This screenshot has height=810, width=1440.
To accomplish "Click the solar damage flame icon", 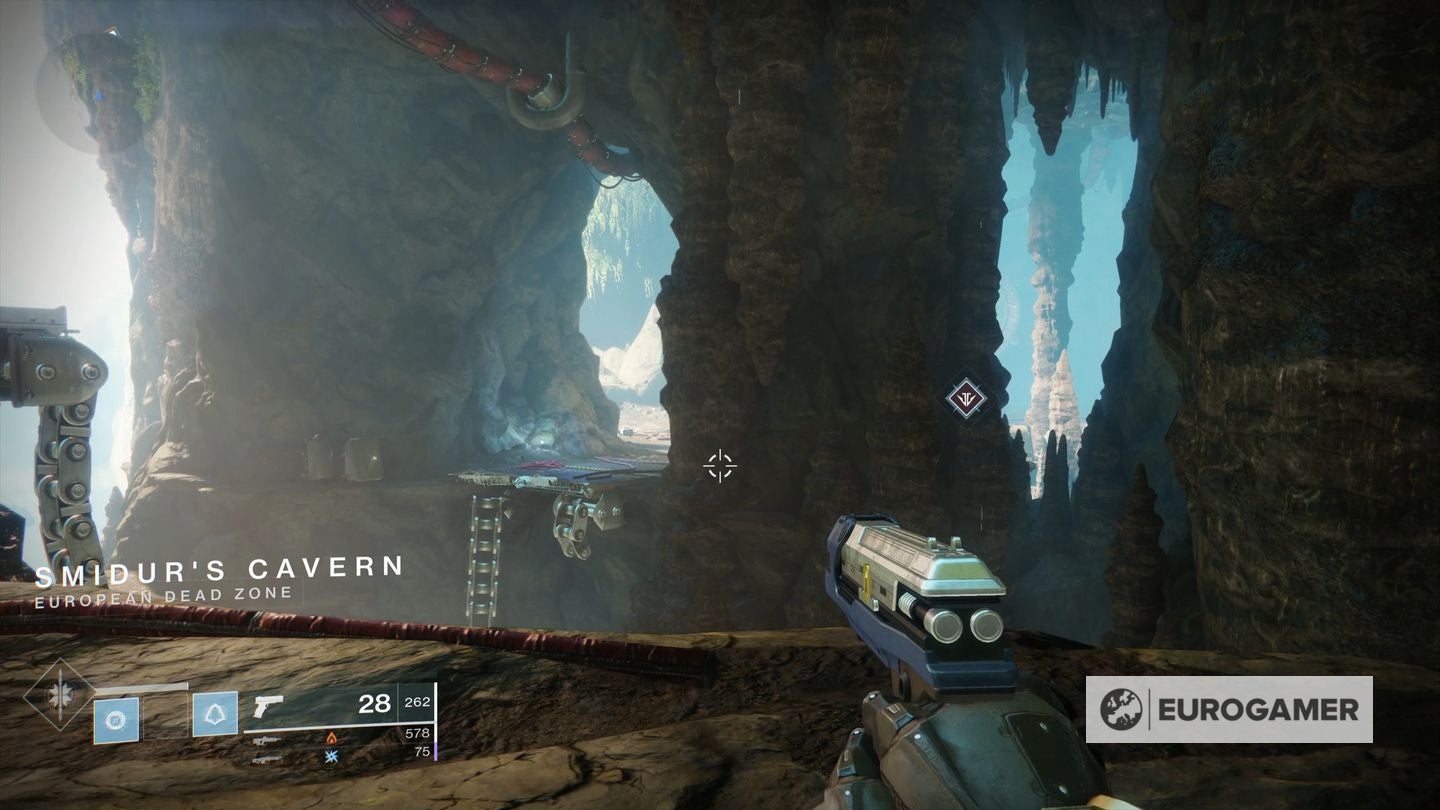I will [x=332, y=740].
